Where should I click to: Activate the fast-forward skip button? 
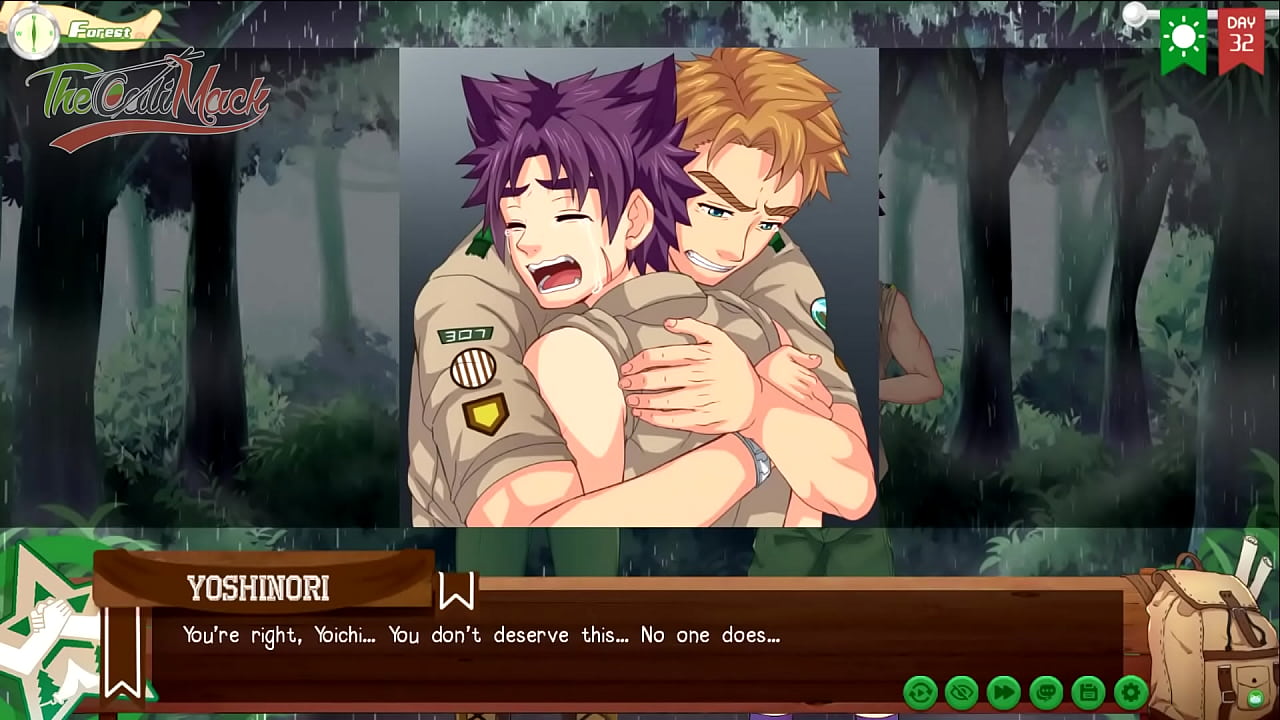(x=1004, y=692)
